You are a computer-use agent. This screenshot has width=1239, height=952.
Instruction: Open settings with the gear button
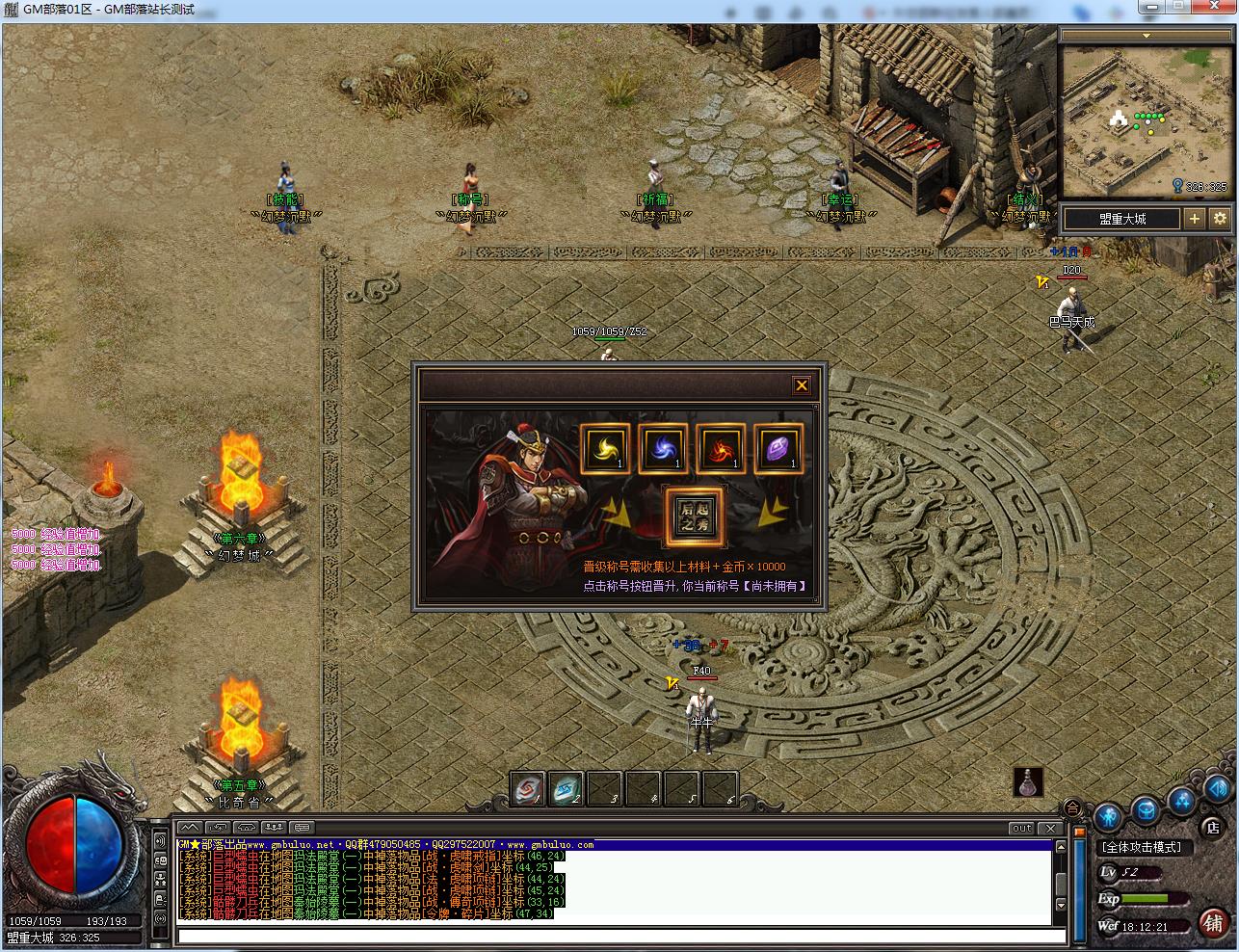pyautogui.click(x=1220, y=219)
